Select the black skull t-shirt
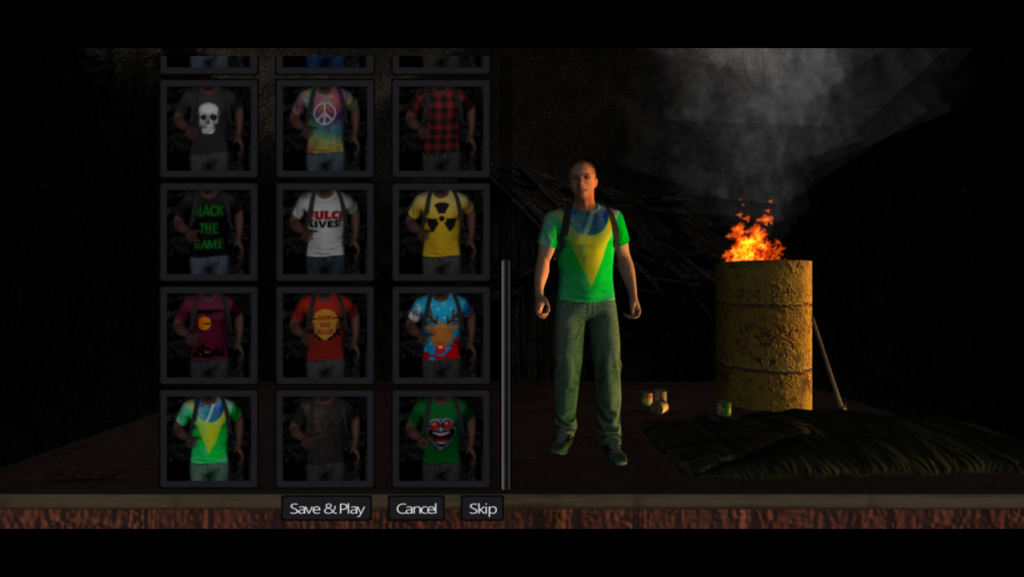 click(209, 128)
